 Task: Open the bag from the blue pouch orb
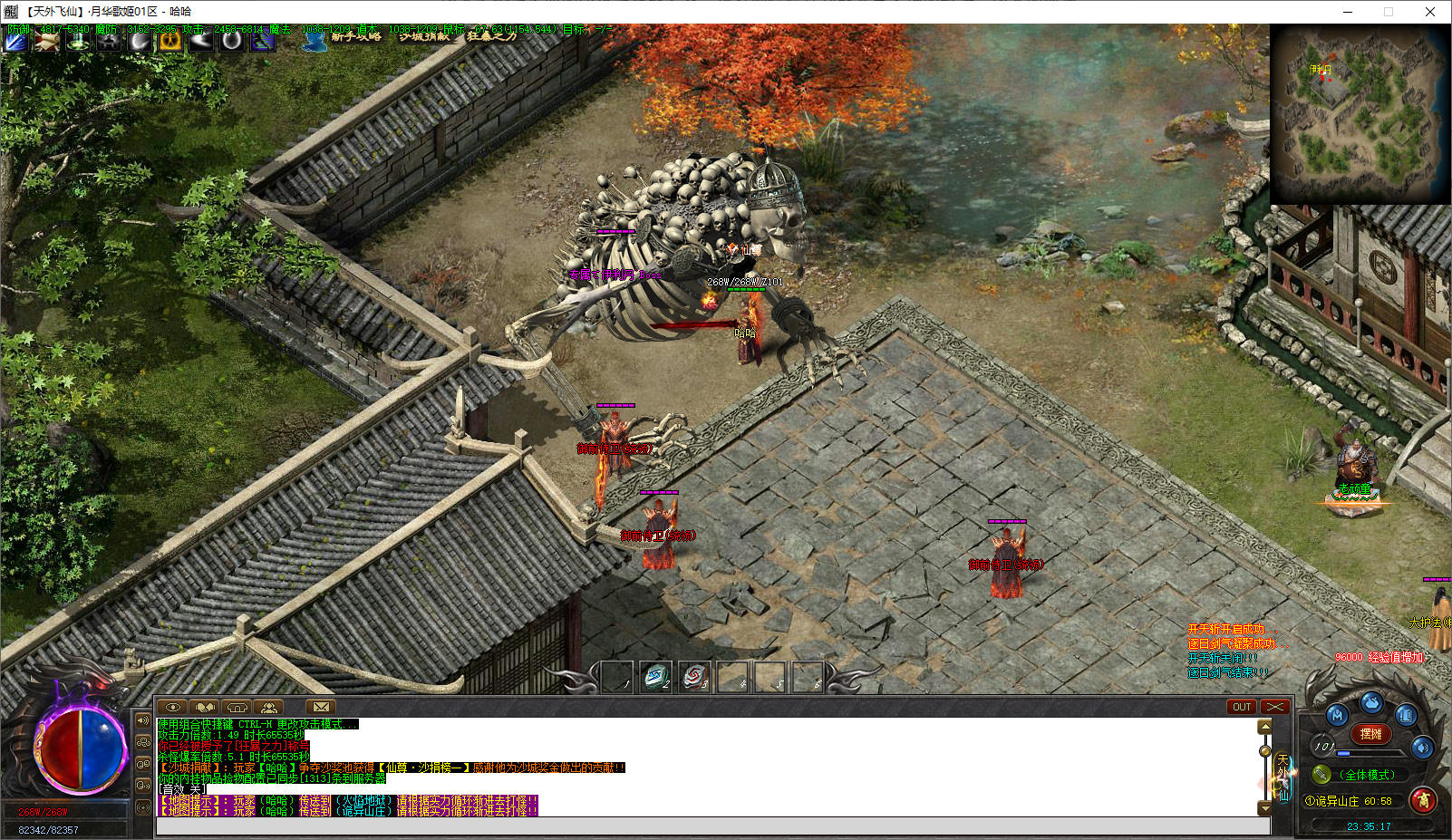(1371, 702)
